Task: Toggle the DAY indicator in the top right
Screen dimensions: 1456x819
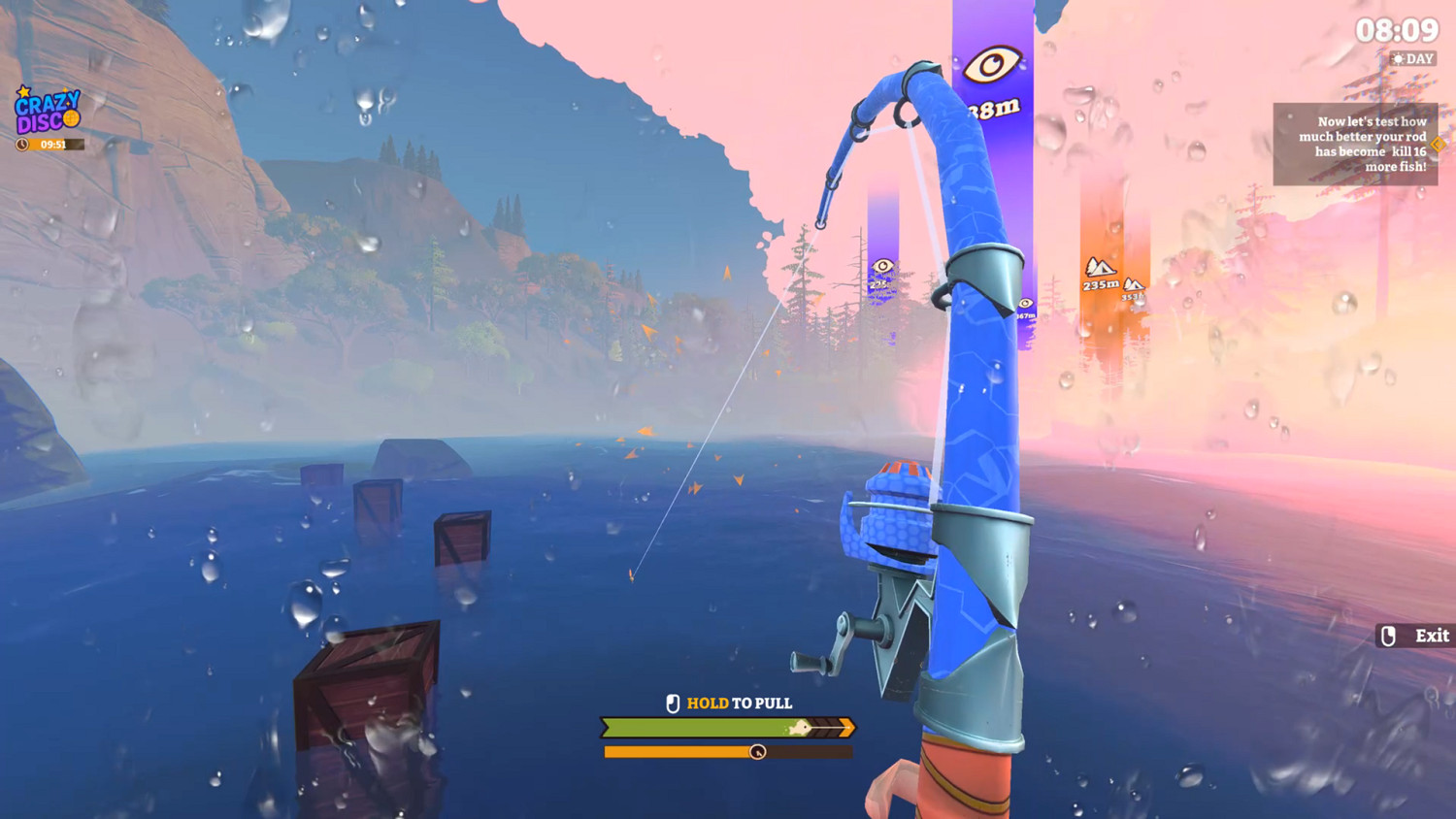Action: (1412, 58)
